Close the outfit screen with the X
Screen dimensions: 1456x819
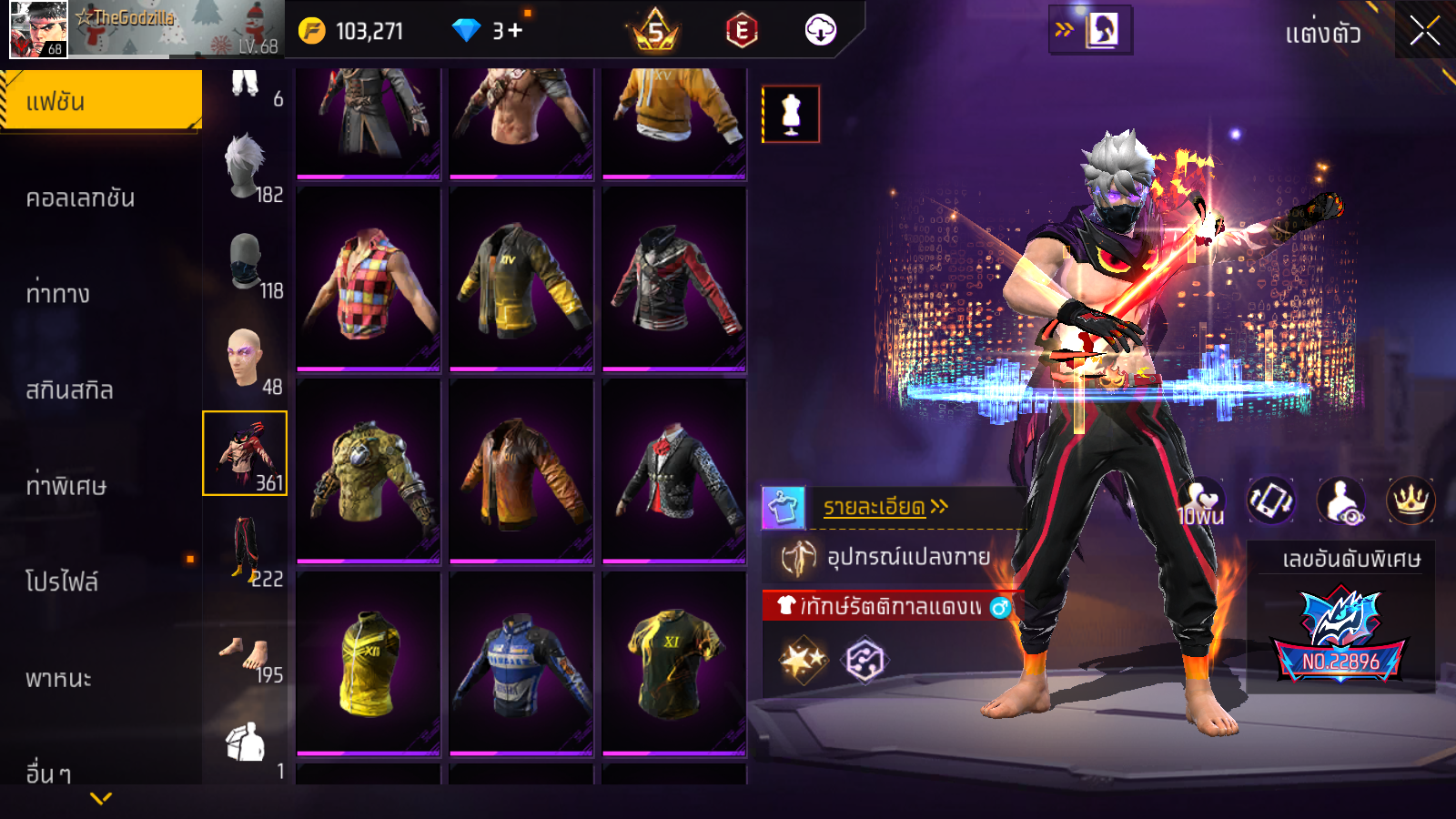[x=1424, y=31]
